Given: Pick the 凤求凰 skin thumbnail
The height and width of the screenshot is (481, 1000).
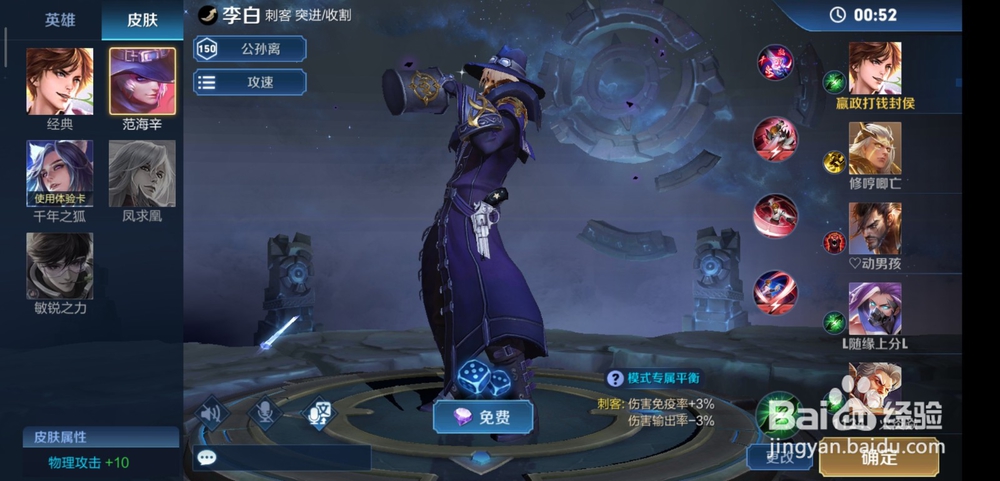Looking at the screenshot, I should coord(142,172).
